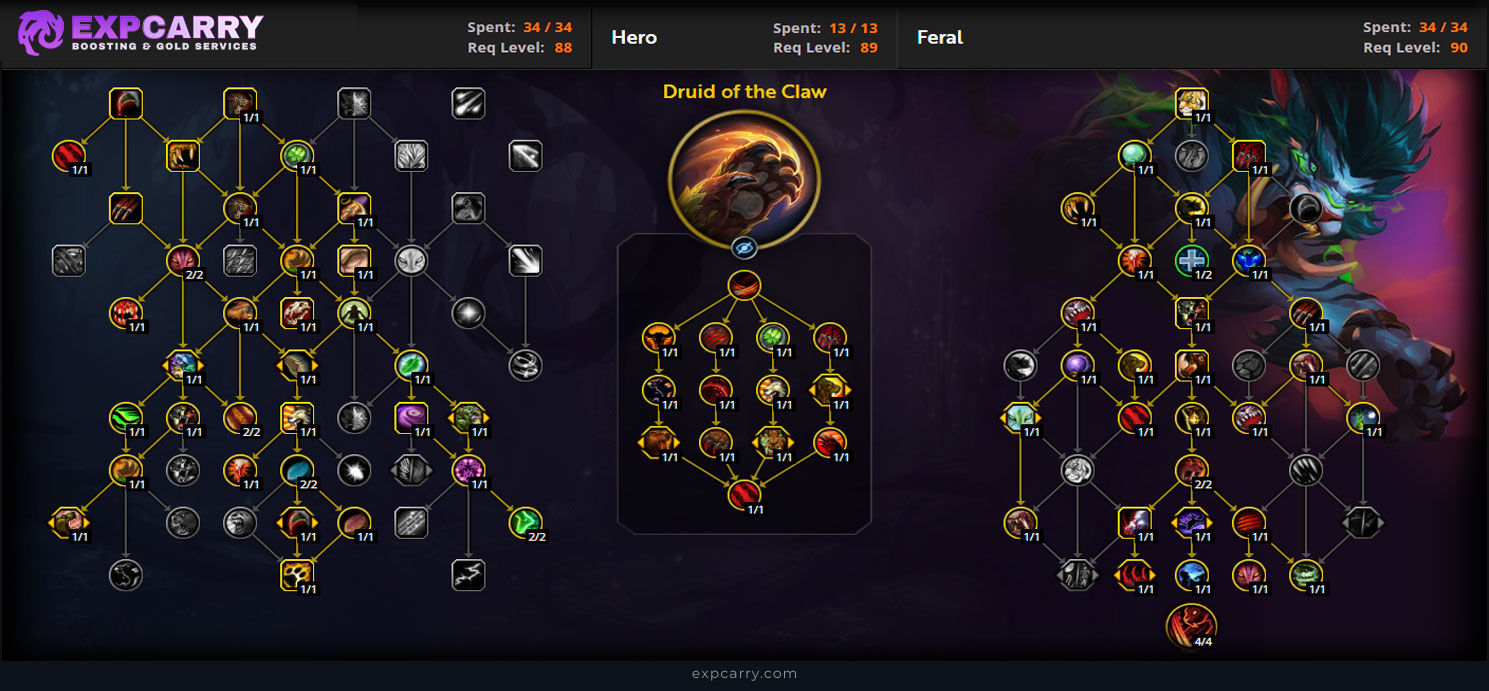Click the ExpCarry logo in the header

(x=140, y=33)
